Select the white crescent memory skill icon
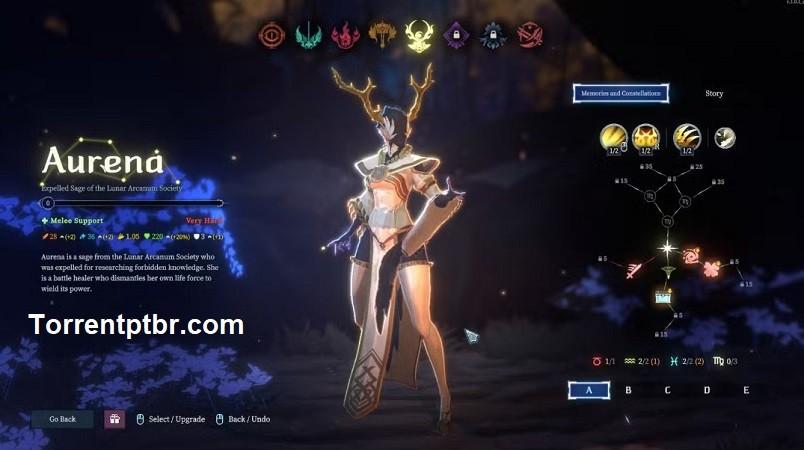 click(725, 137)
